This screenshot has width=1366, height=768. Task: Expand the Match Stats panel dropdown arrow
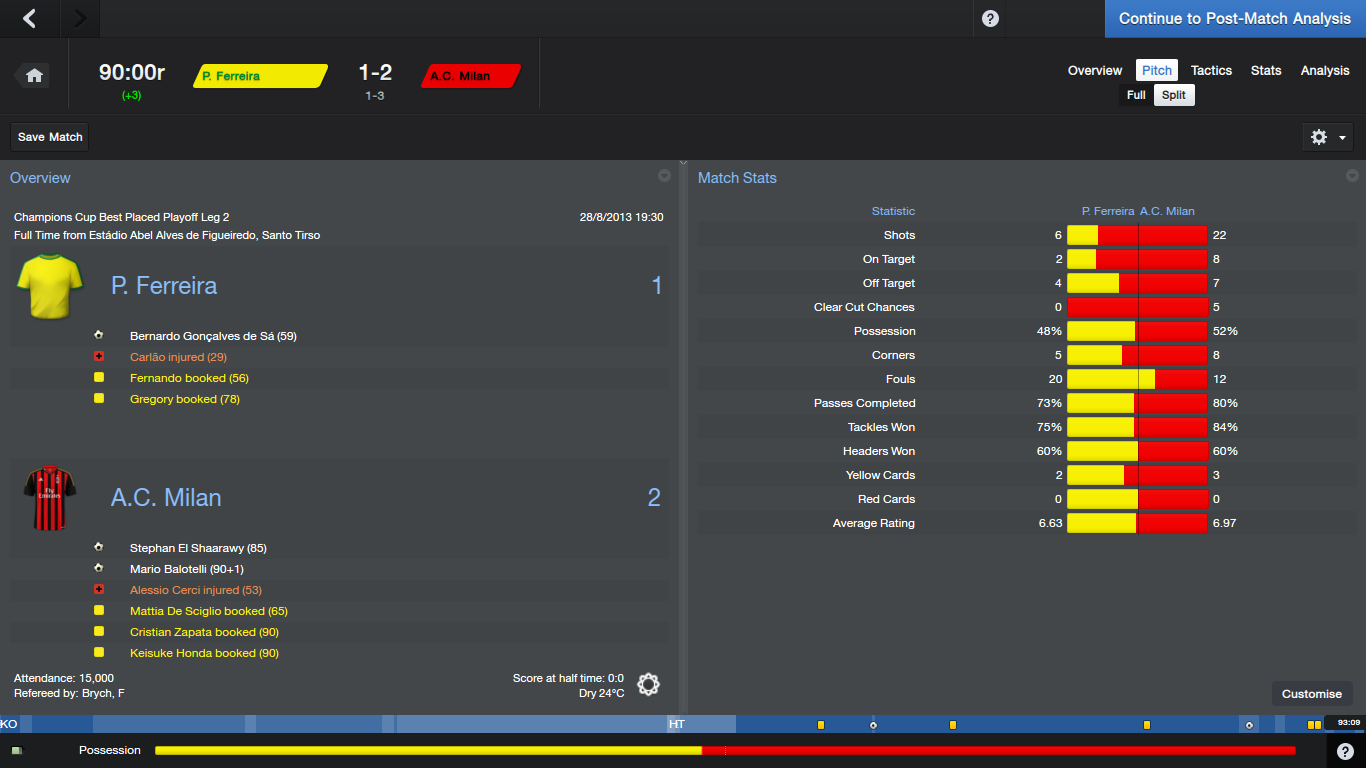click(1352, 176)
